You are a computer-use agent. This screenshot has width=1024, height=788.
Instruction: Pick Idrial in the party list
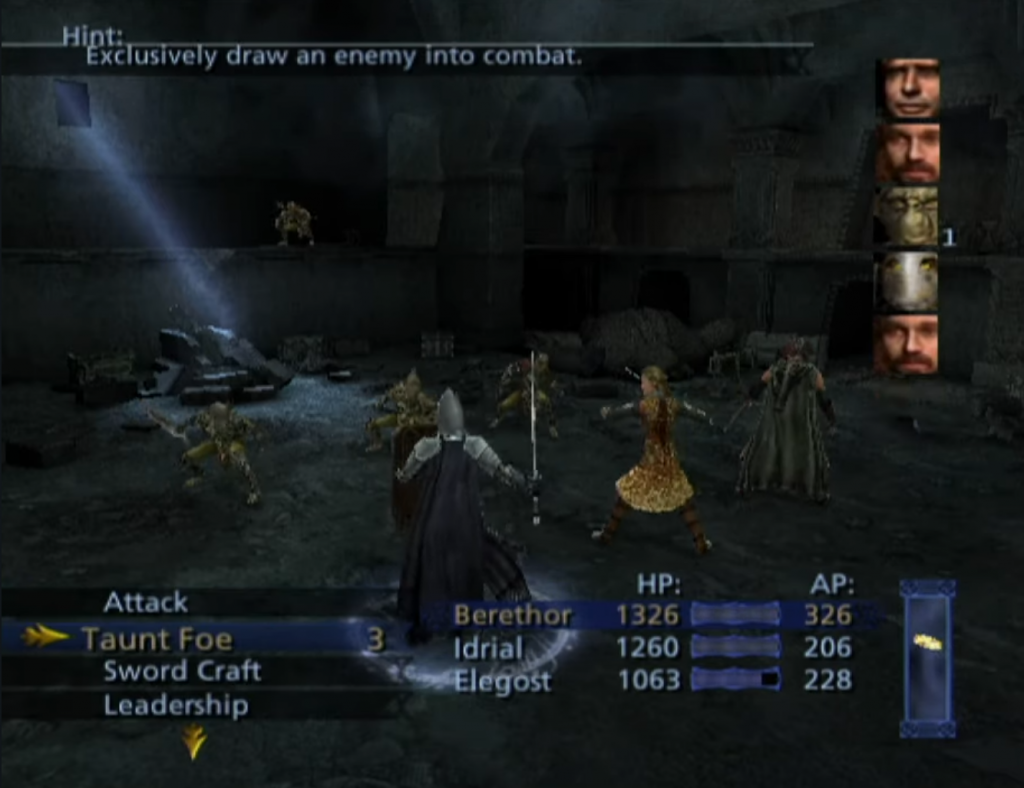[650, 647]
